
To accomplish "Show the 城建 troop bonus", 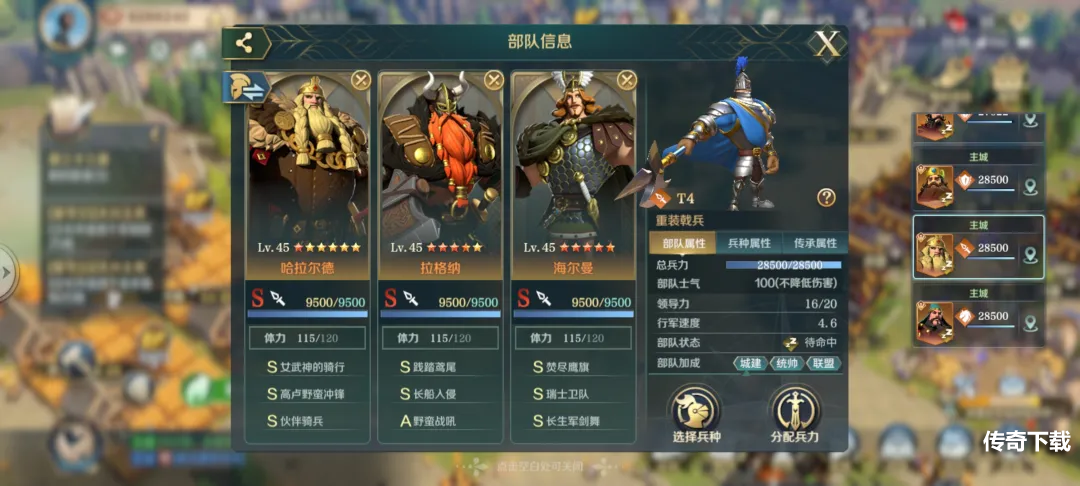I will tap(751, 363).
